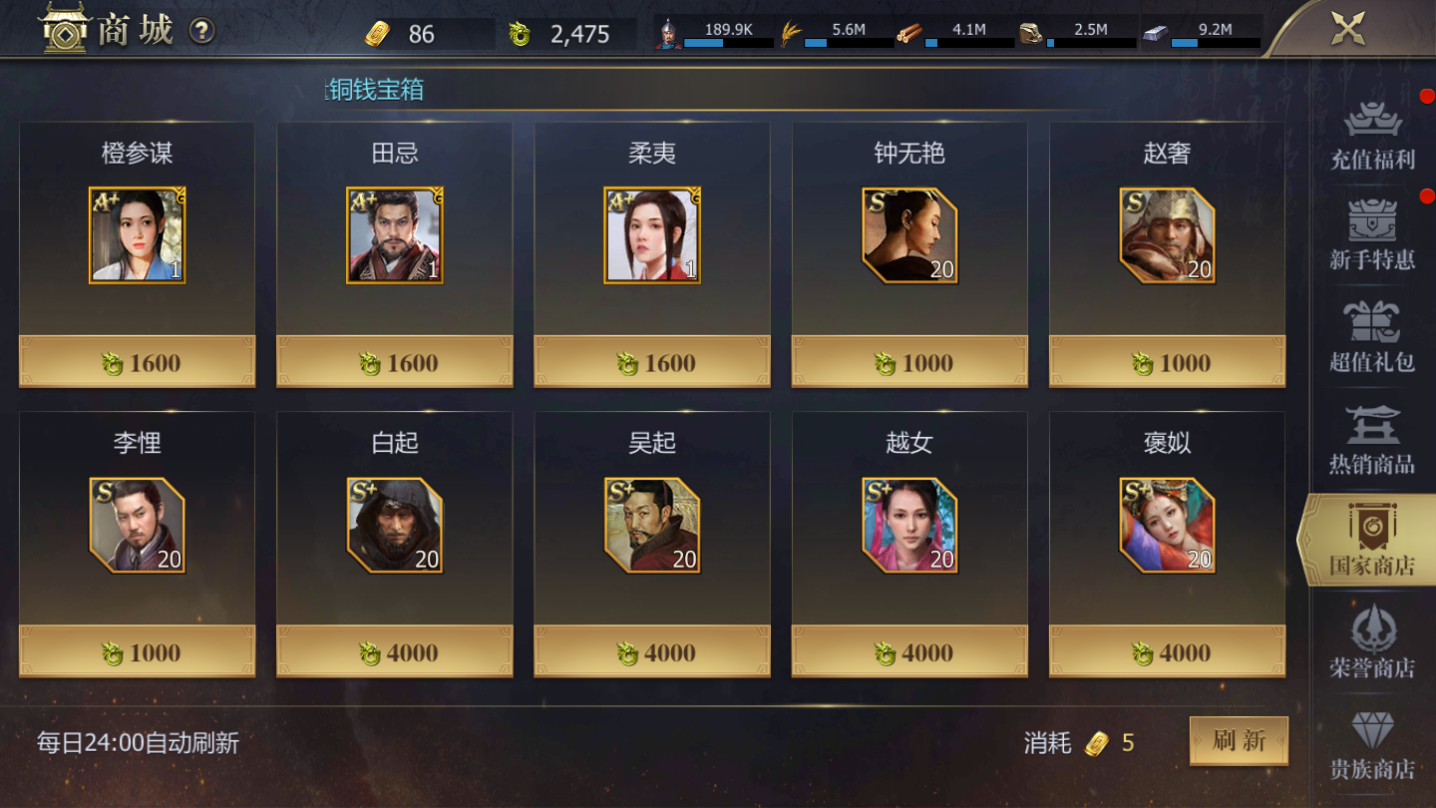Buy 越女 shards for 4000 coins

pos(910,652)
